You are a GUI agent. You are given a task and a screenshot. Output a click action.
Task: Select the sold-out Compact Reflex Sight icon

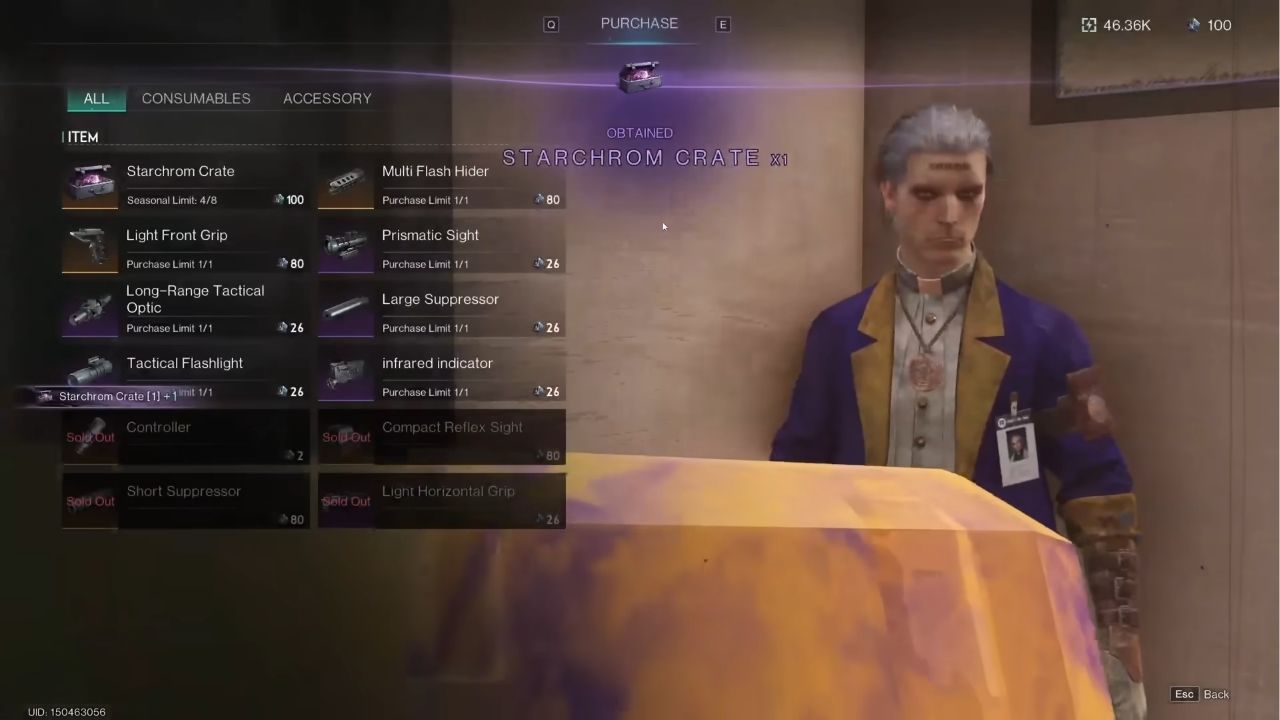(x=345, y=437)
